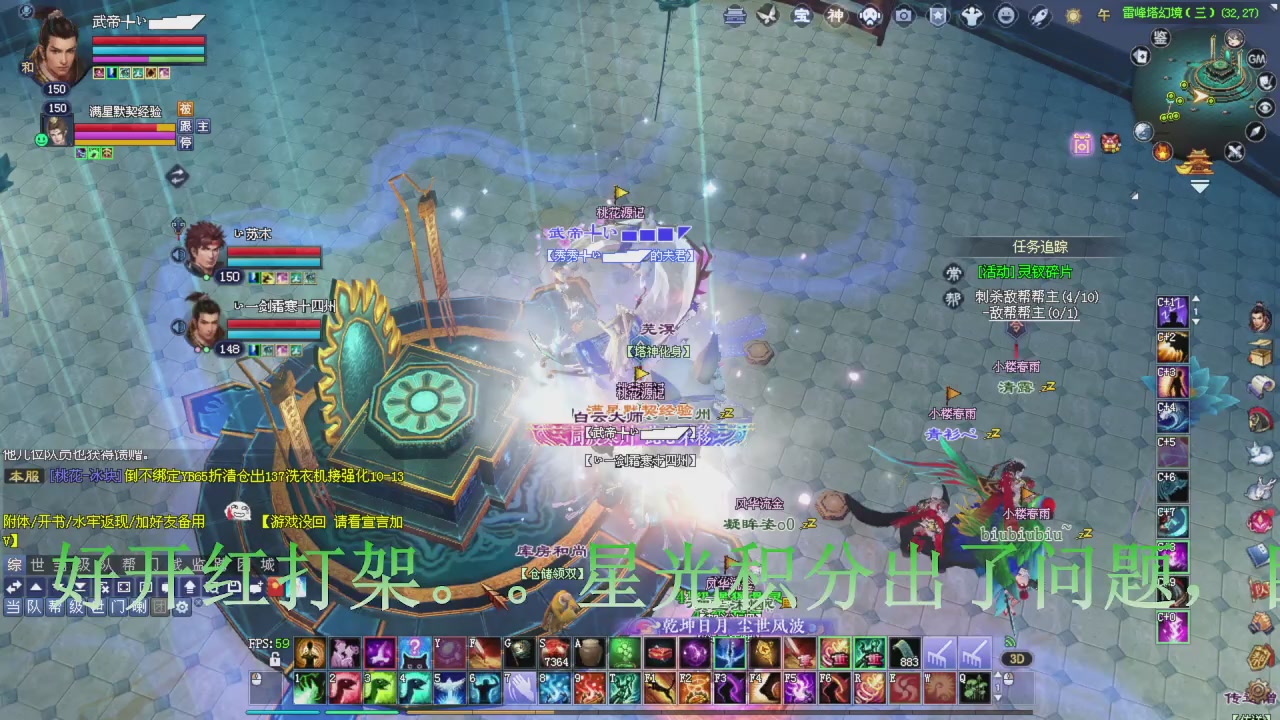Switch to the 综 general chat tab
This screenshot has height=720, width=1280.
[x=14, y=565]
